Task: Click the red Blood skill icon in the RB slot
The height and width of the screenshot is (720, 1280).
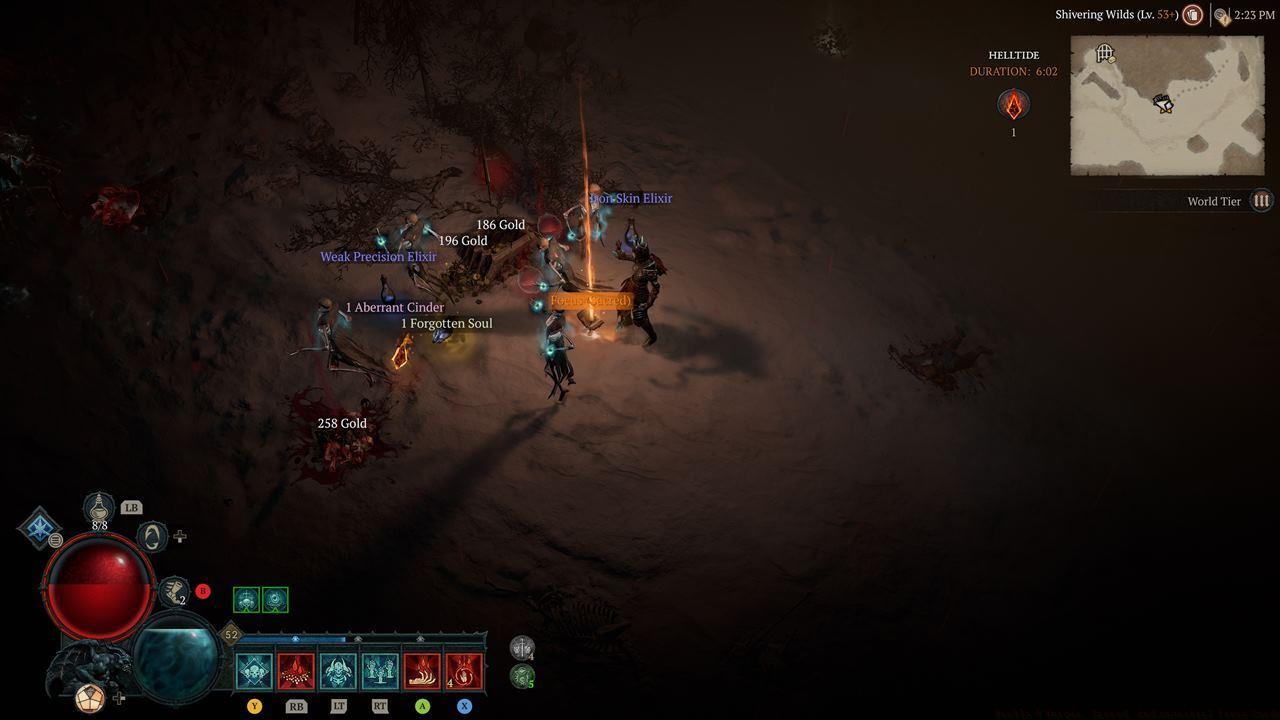Action: tap(296, 669)
